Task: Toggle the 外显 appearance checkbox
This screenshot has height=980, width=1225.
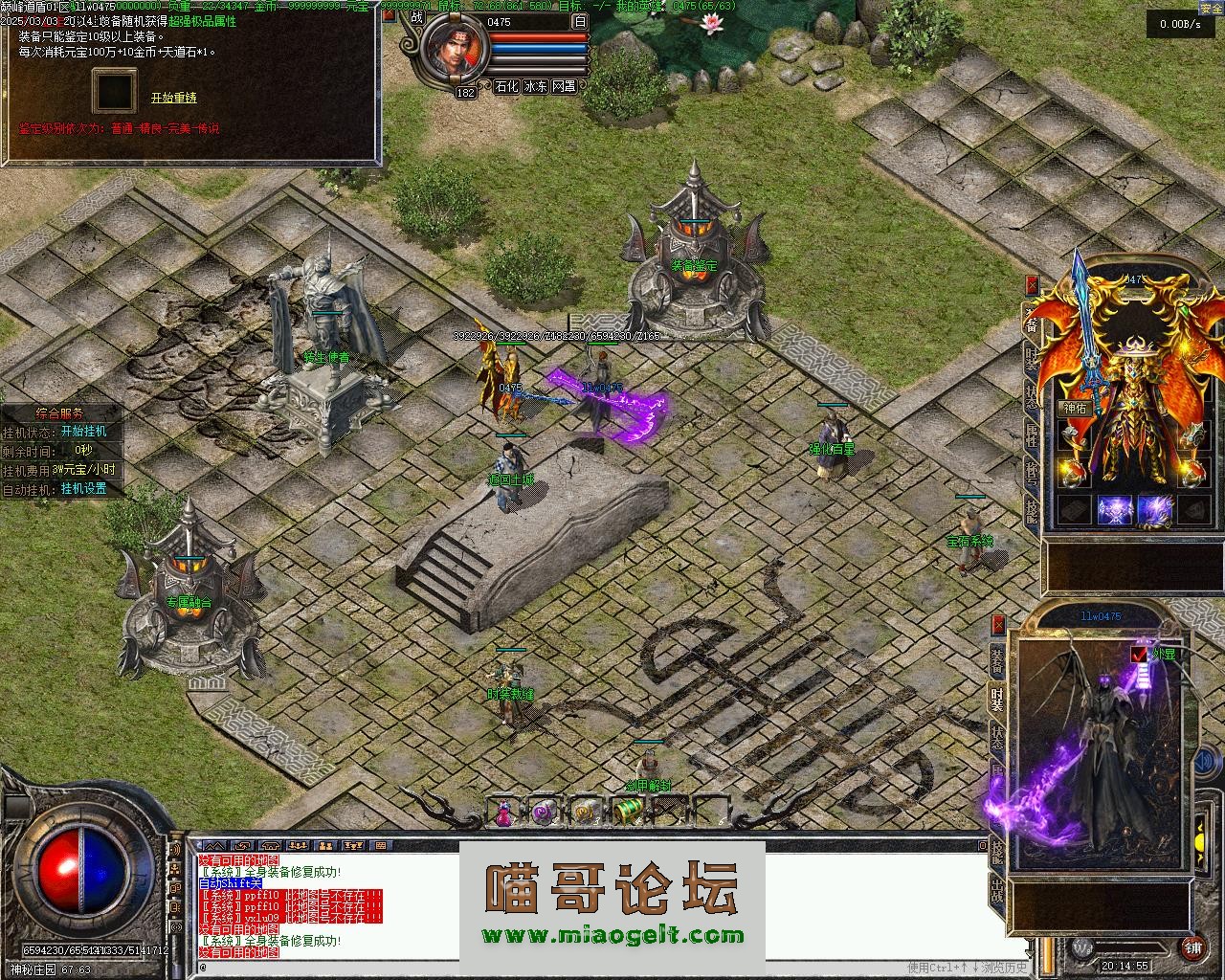Action: pos(1139,655)
